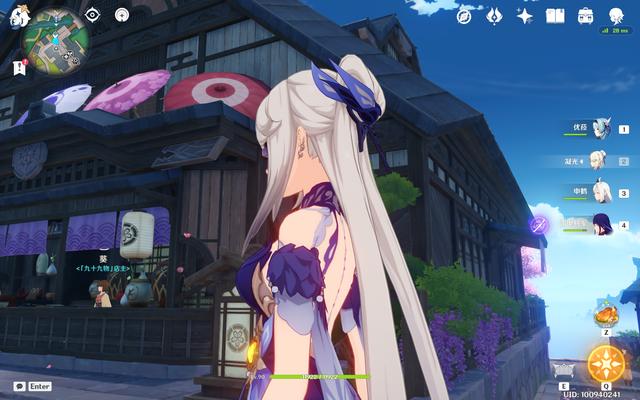Switch to the fourth party member
This screenshot has width=640, height=400.
pos(601,224)
